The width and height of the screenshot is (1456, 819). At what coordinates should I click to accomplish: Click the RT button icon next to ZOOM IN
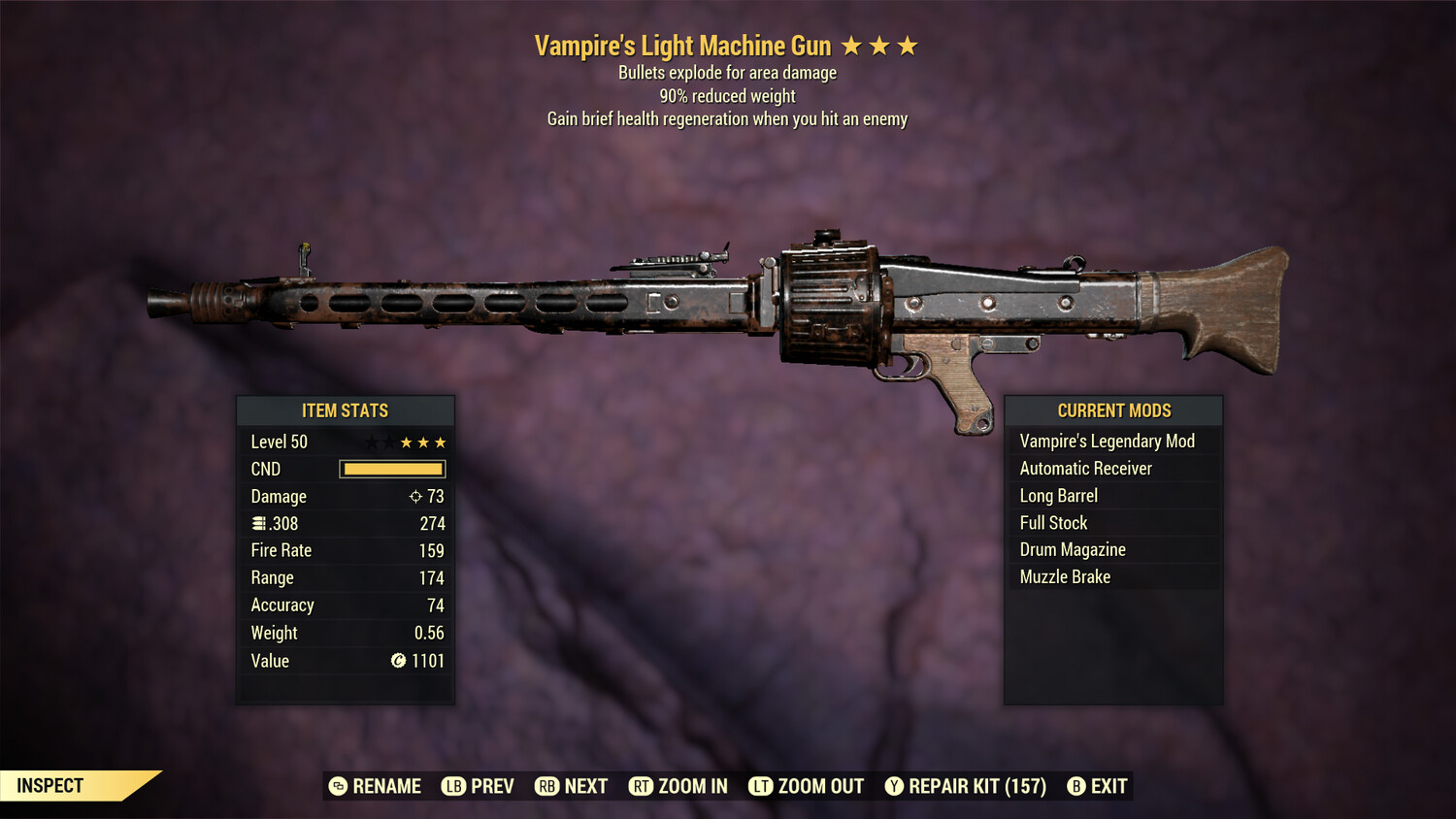[x=642, y=786]
